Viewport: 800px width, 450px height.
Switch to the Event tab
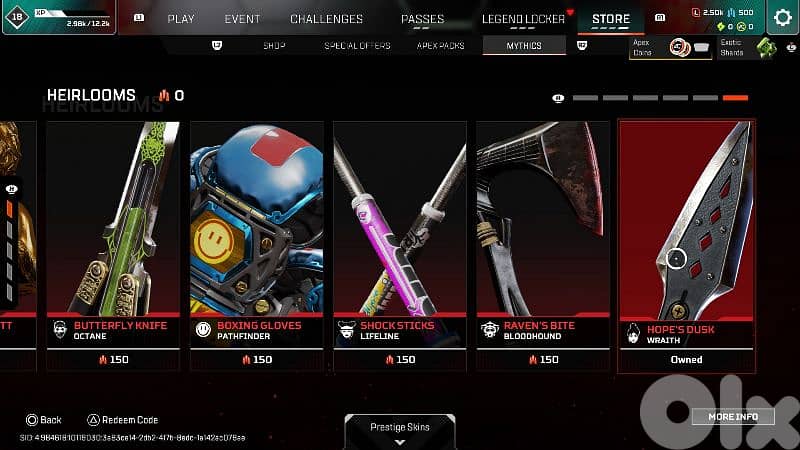(242, 18)
